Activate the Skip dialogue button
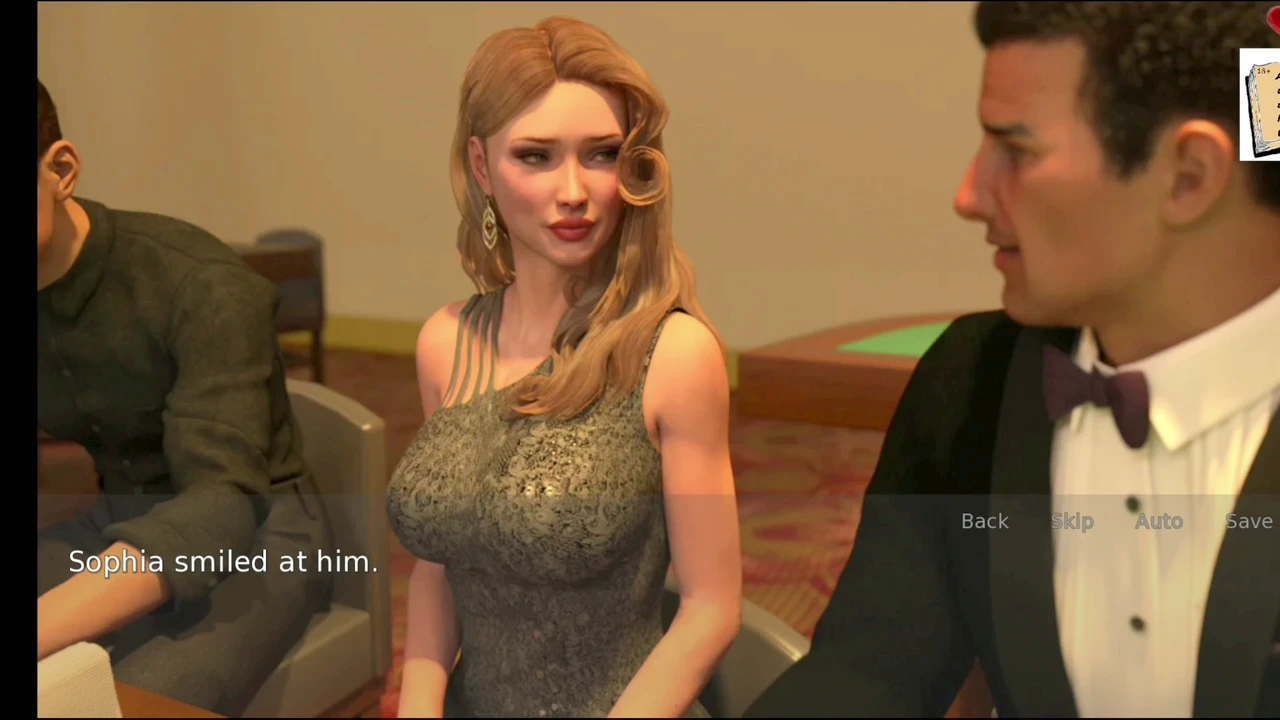 (x=1072, y=521)
